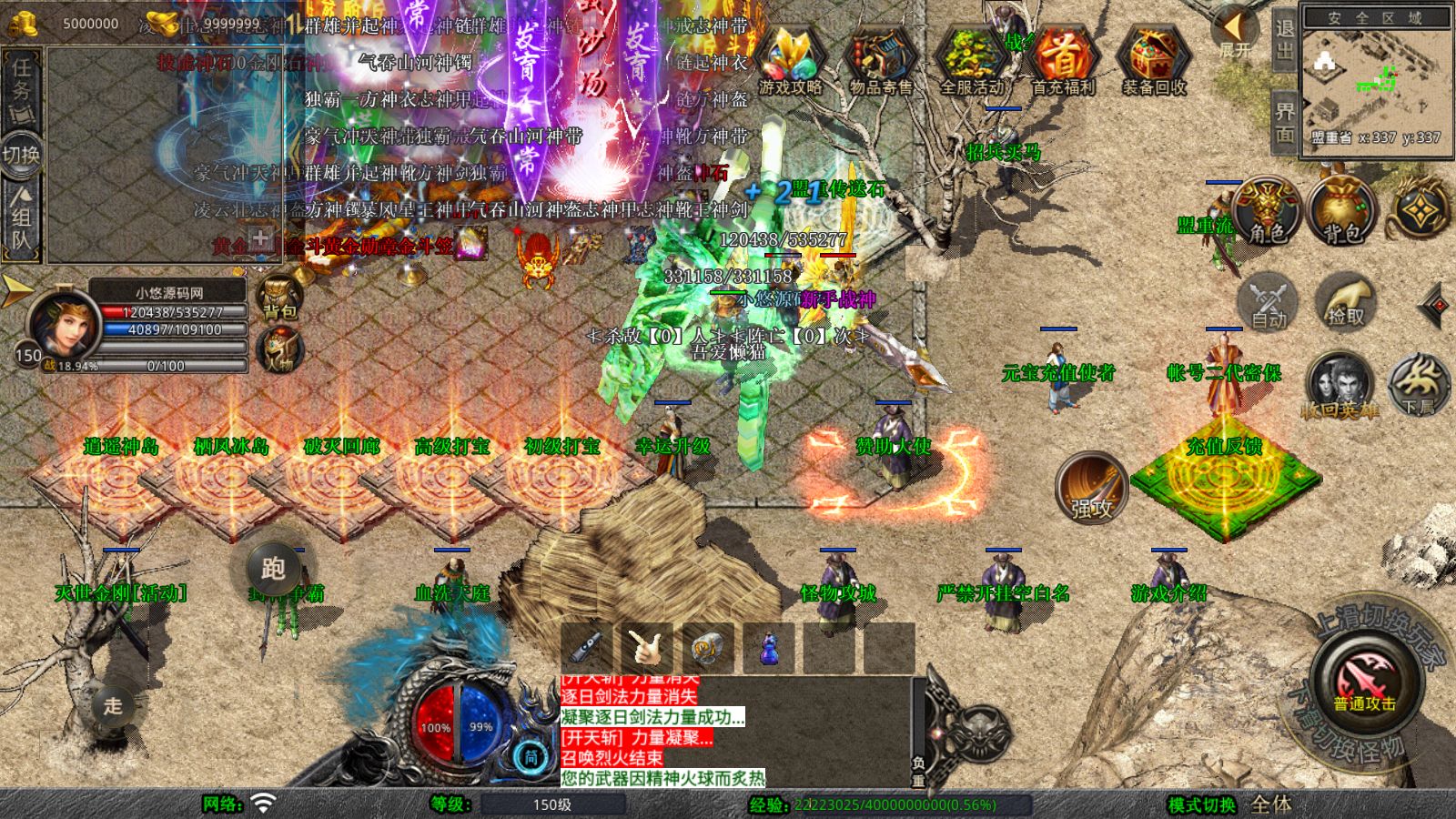Select the 任务 quest tab
Image resolution: width=1456 pixels, height=819 pixels.
pos(21,80)
